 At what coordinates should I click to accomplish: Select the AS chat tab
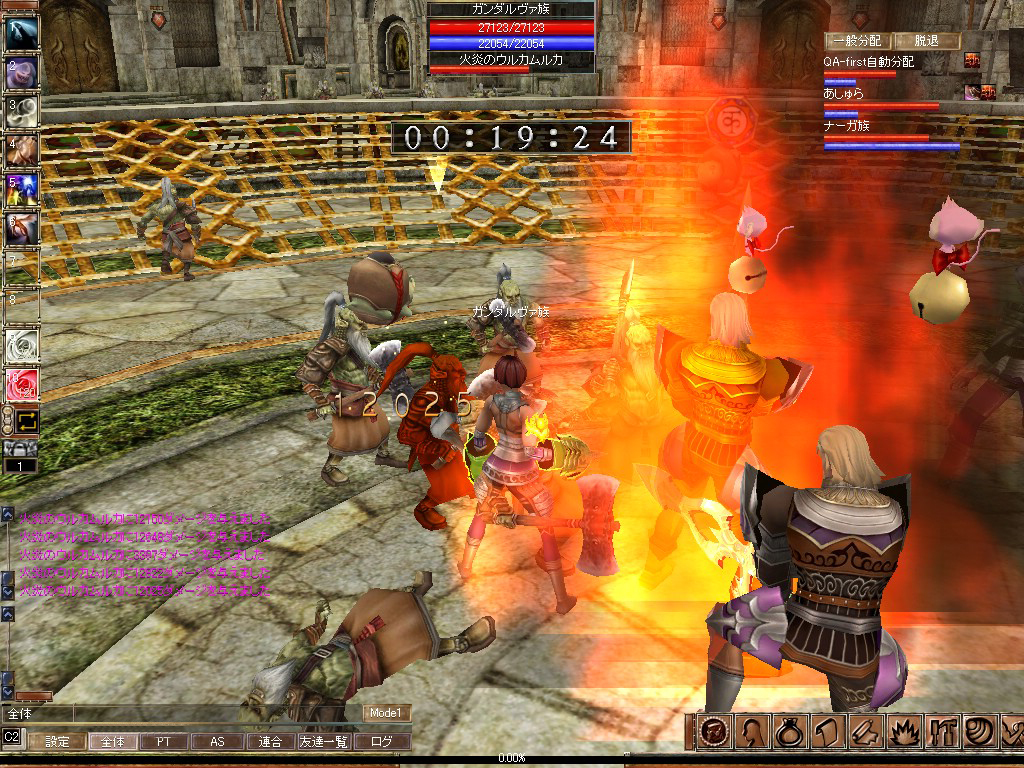click(x=217, y=742)
